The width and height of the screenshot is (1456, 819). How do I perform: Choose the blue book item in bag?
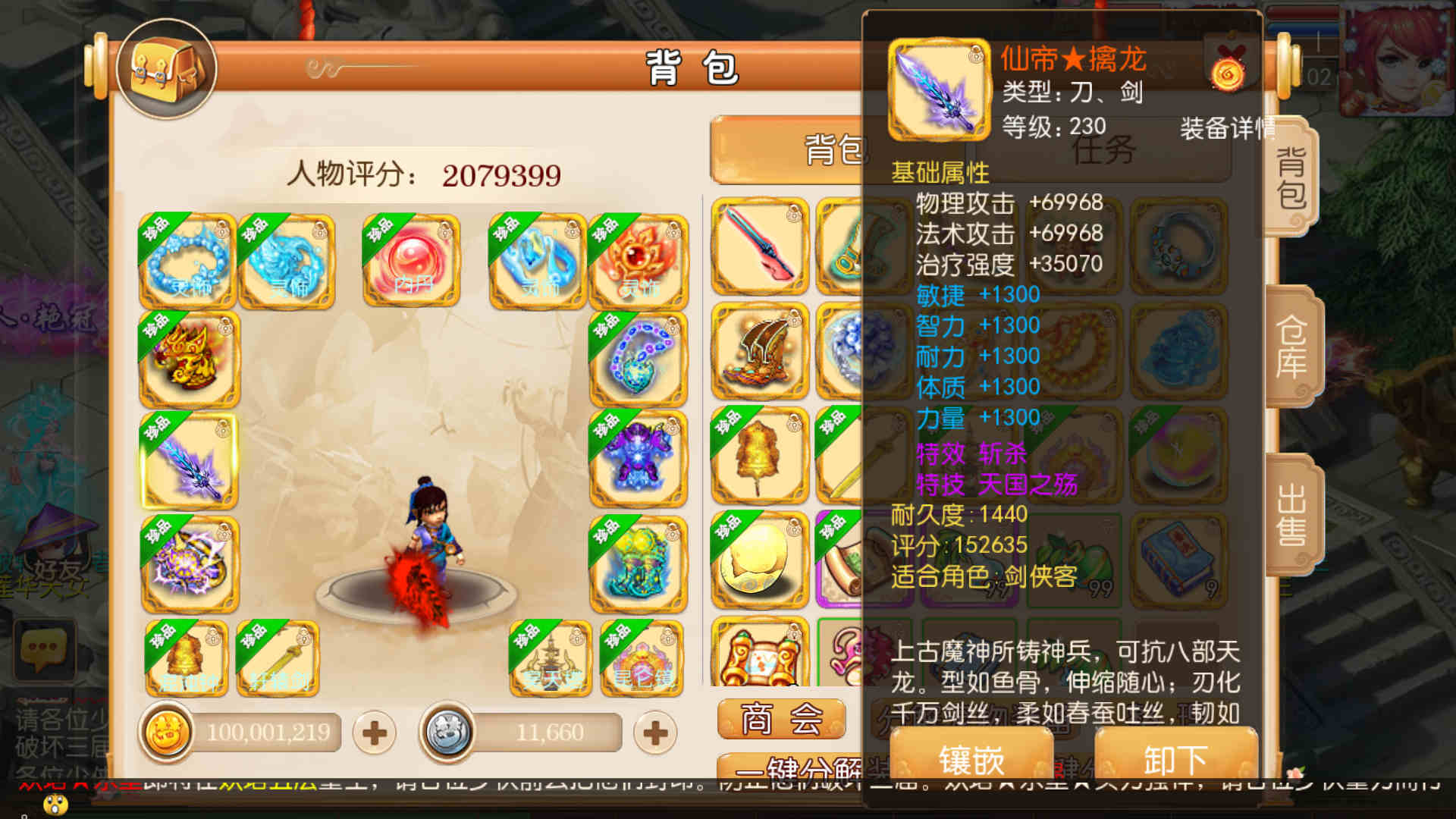(1178, 561)
